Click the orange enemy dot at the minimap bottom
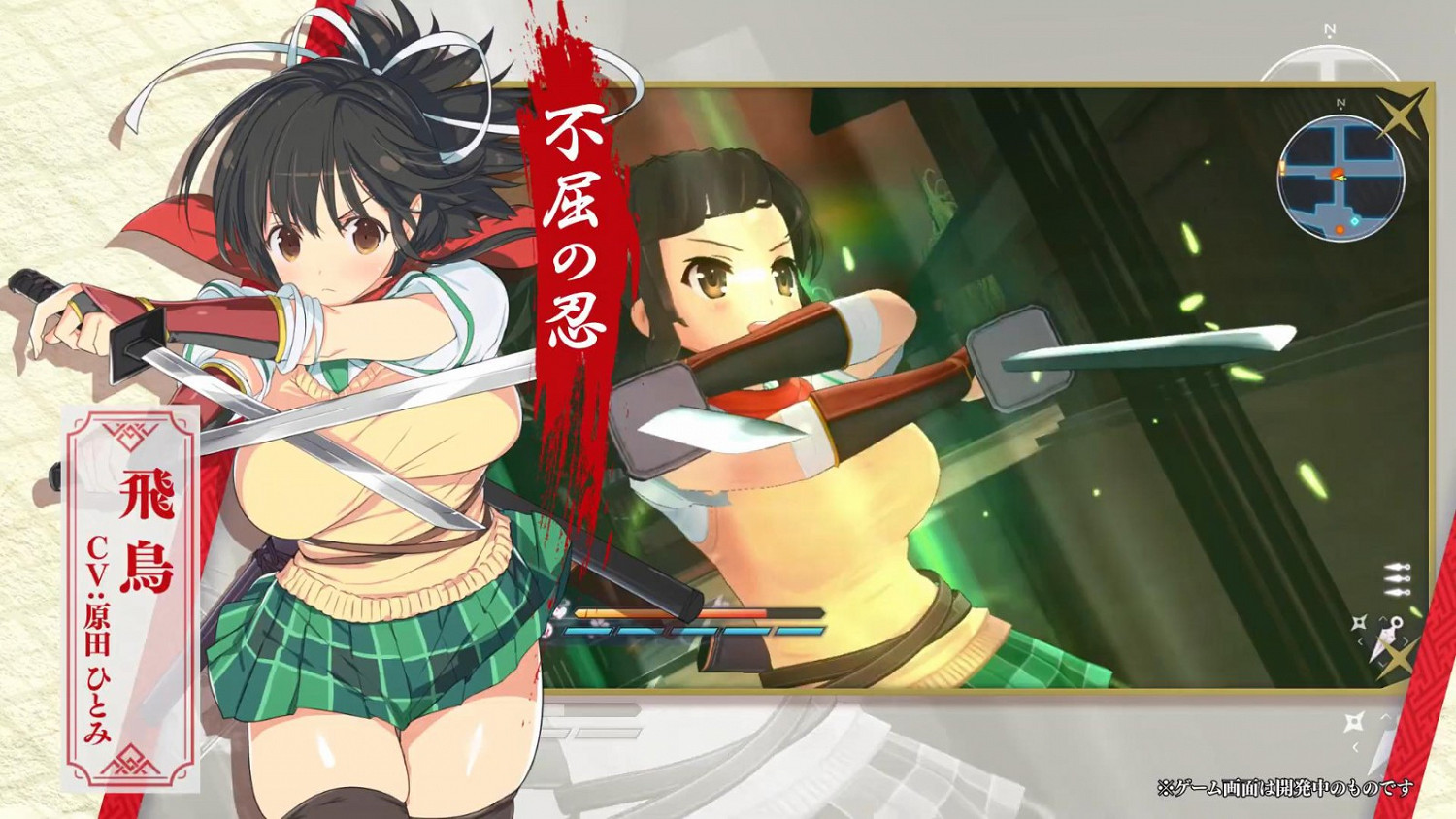The width and height of the screenshot is (1456, 819). pos(1340,229)
